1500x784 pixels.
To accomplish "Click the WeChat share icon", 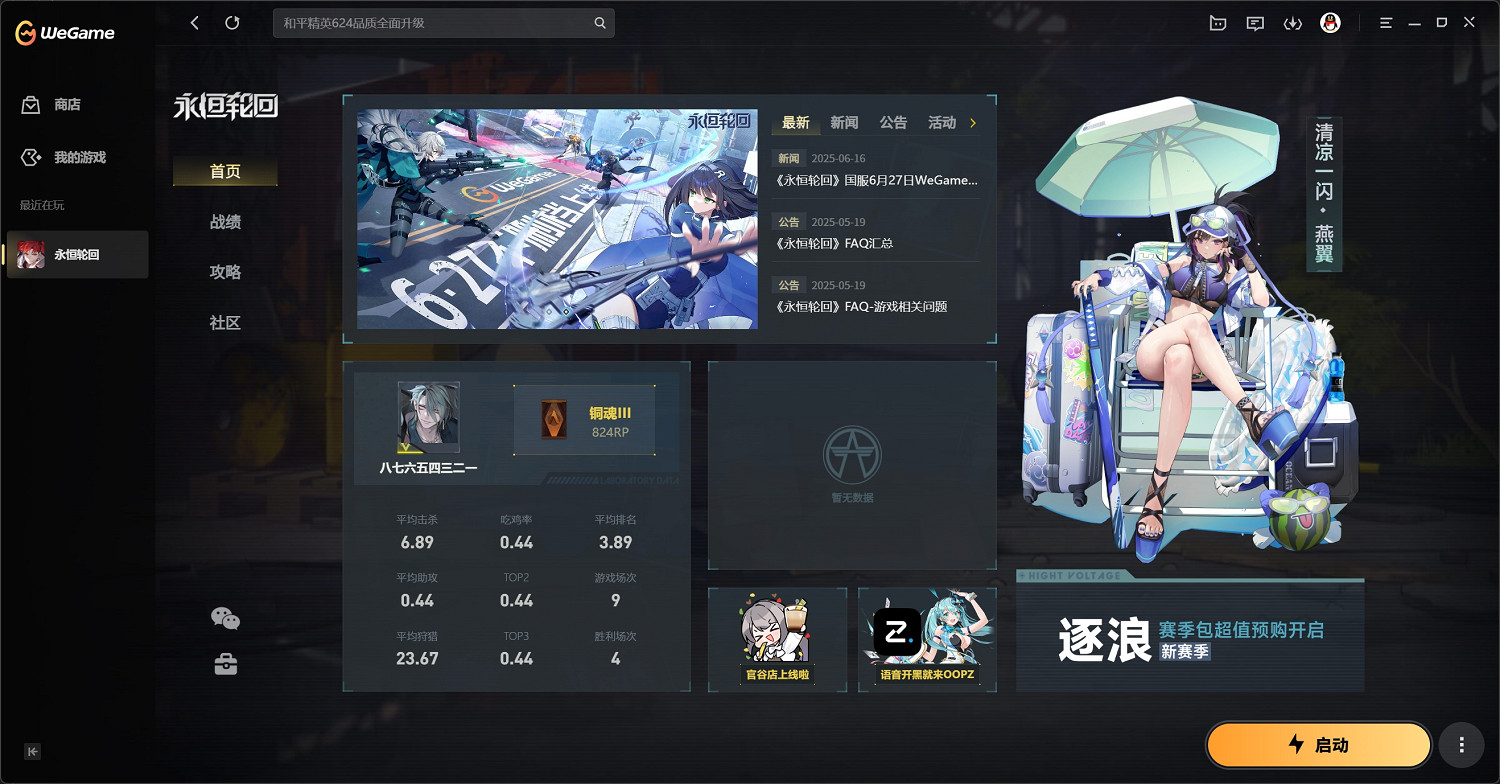I will tap(227, 617).
